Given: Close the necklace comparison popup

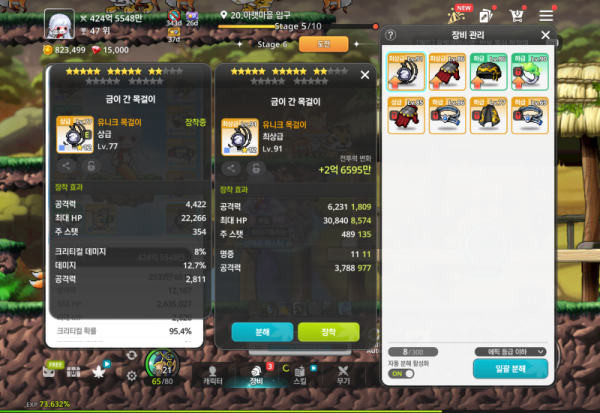Looking at the screenshot, I should [365, 75].
